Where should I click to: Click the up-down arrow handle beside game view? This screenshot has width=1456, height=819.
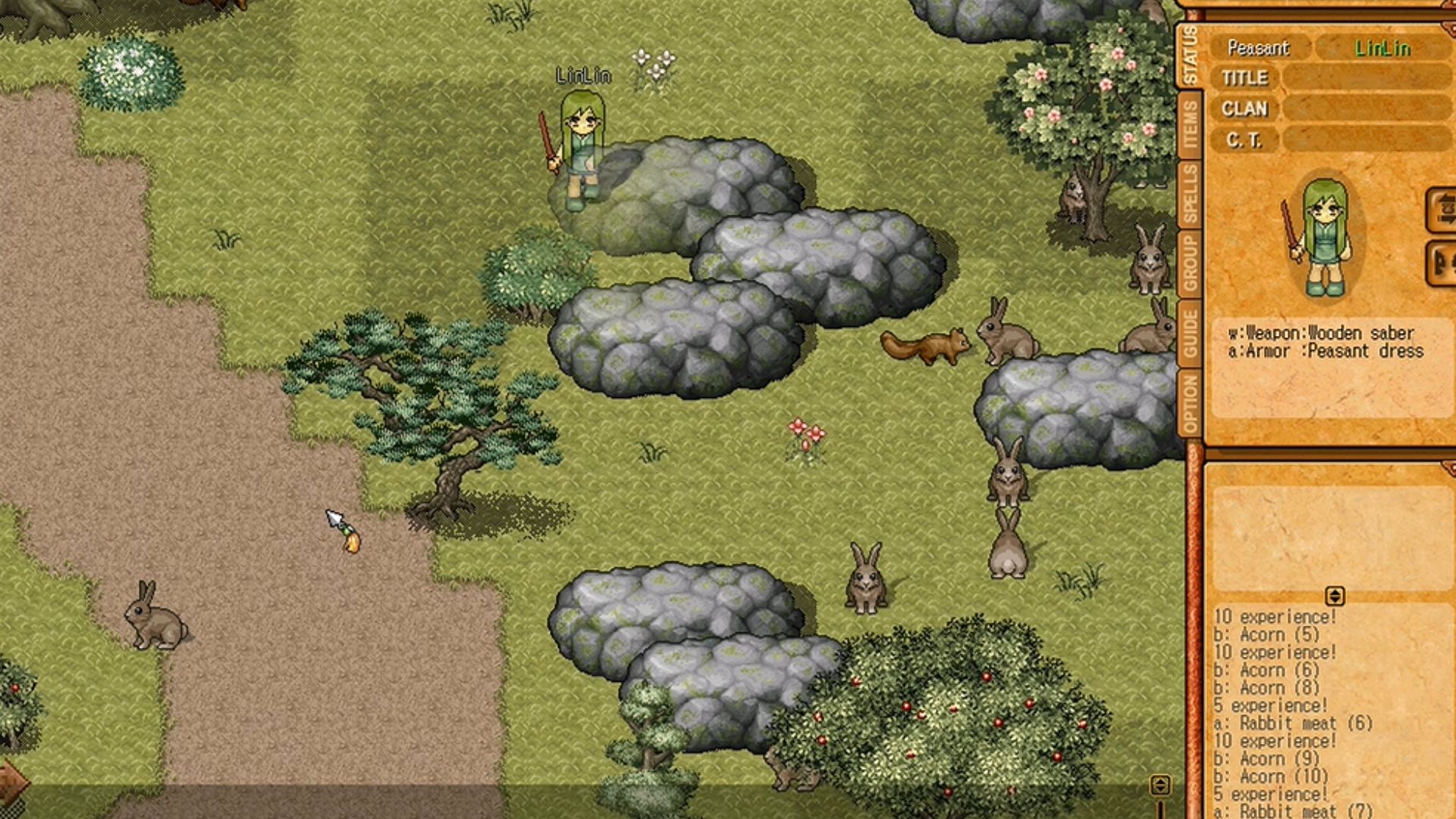(1160, 786)
